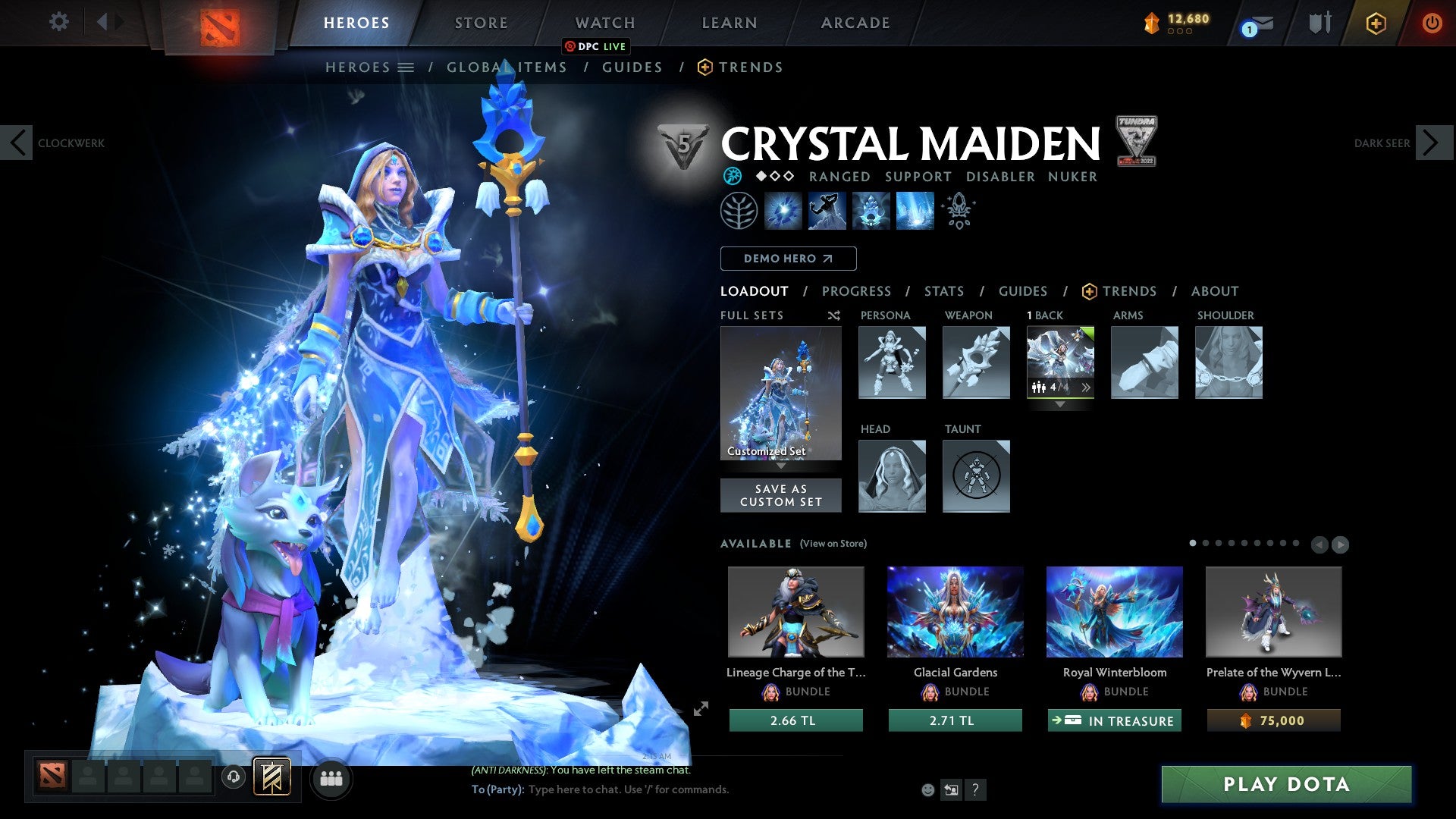The image size is (1456, 819).
Task: Click the favorite star diamond beside hero name
Action: point(761,176)
